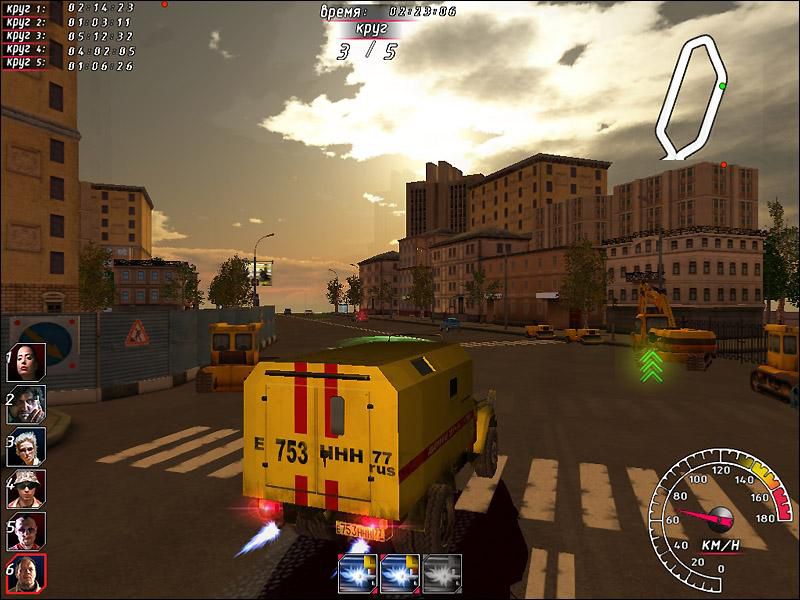Screen dimensions: 800x600
Task: Click the red-framed sixth-place racer portrait
Action: tap(27, 573)
